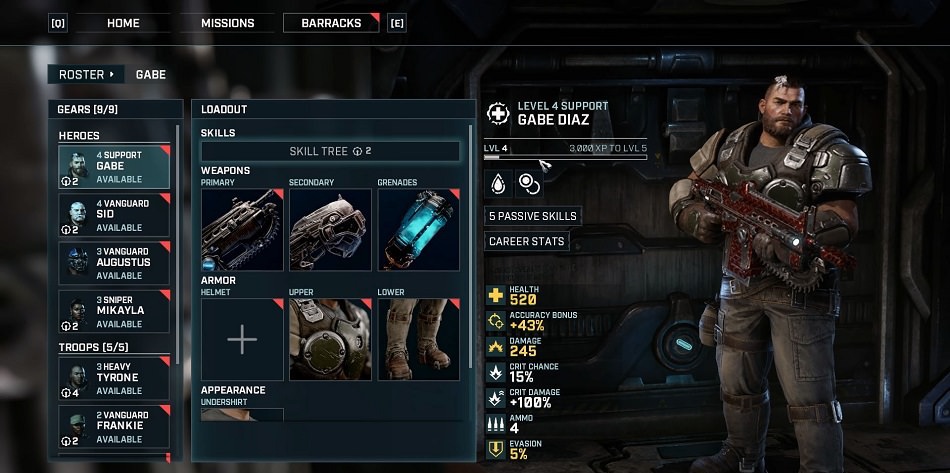Select the upper armor slot
Image resolution: width=950 pixels, height=473 pixels.
tap(330, 340)
